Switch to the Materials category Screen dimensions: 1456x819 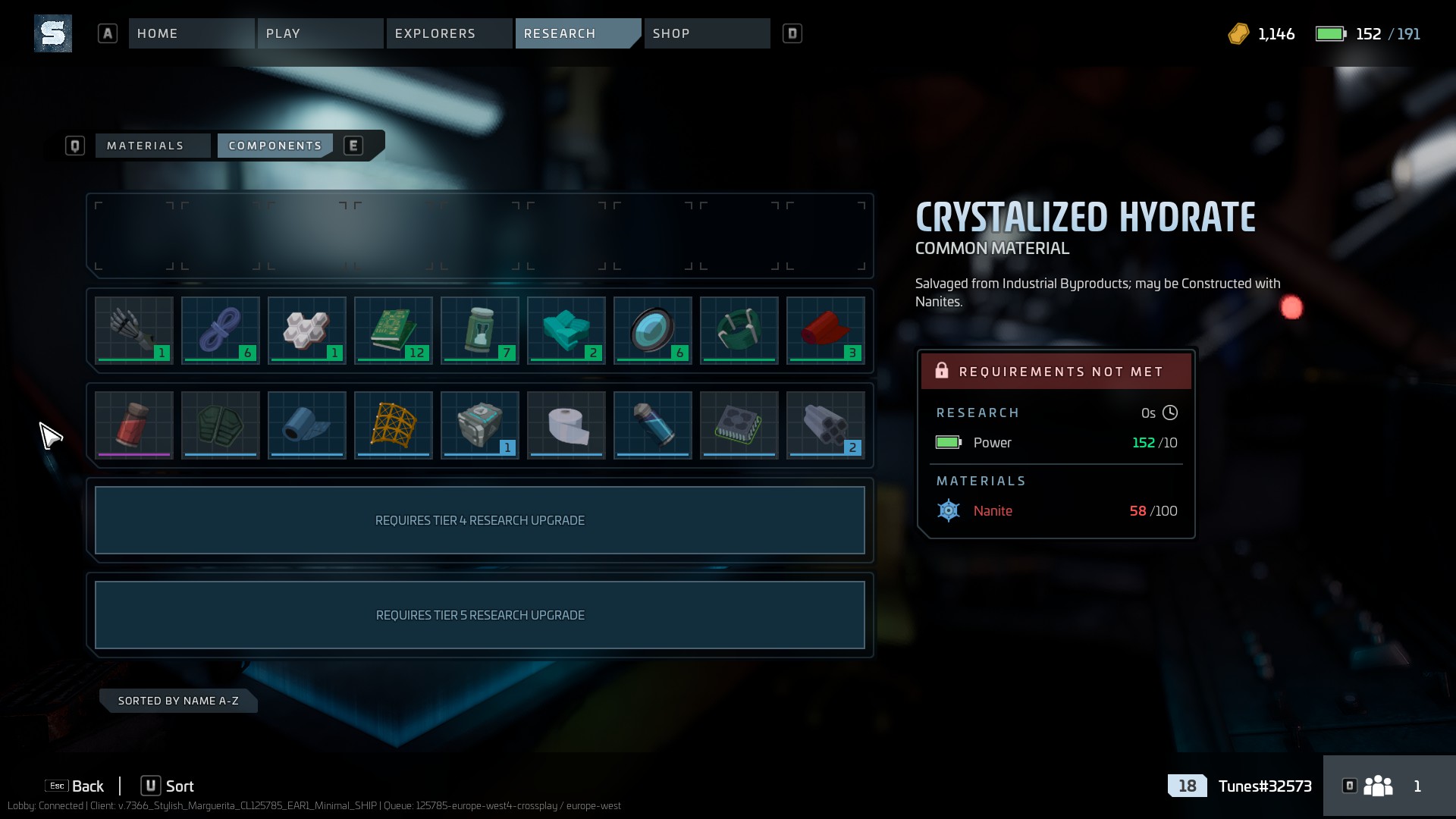click(152, 146)
